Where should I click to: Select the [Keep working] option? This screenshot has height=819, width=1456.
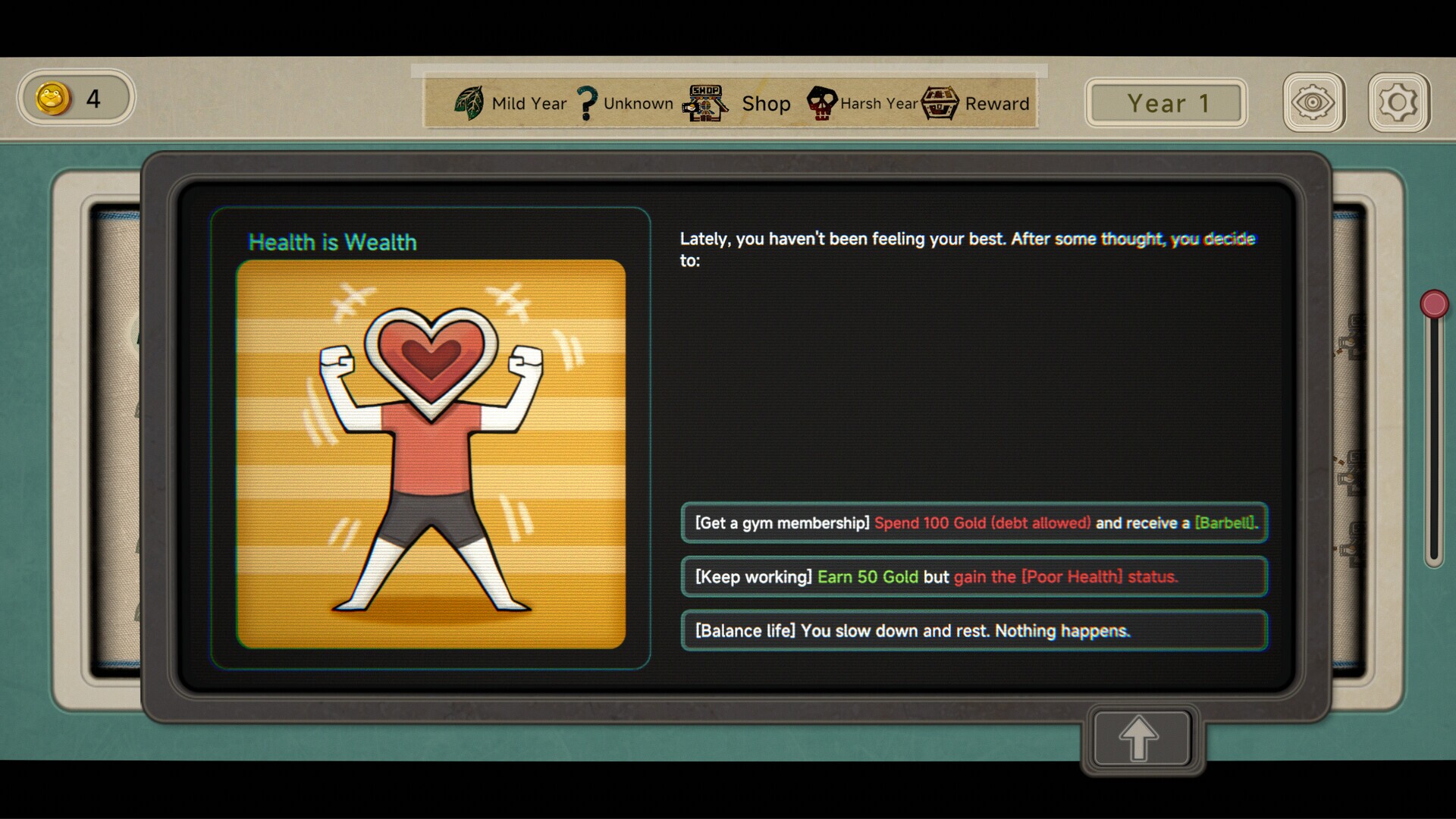coord(974,576)
